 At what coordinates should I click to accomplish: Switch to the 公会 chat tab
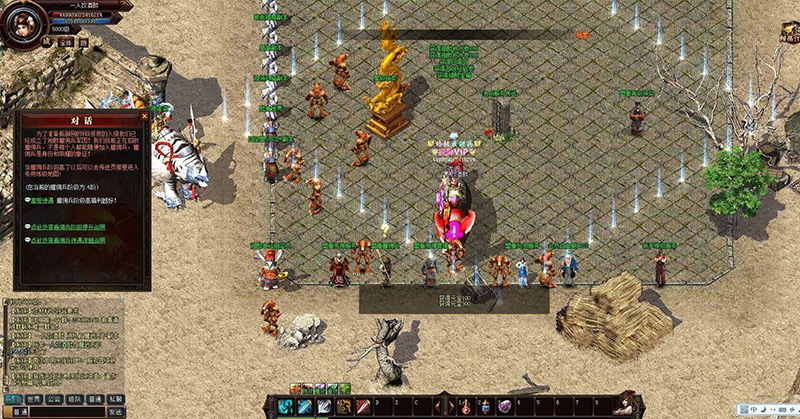pos(54,397)
